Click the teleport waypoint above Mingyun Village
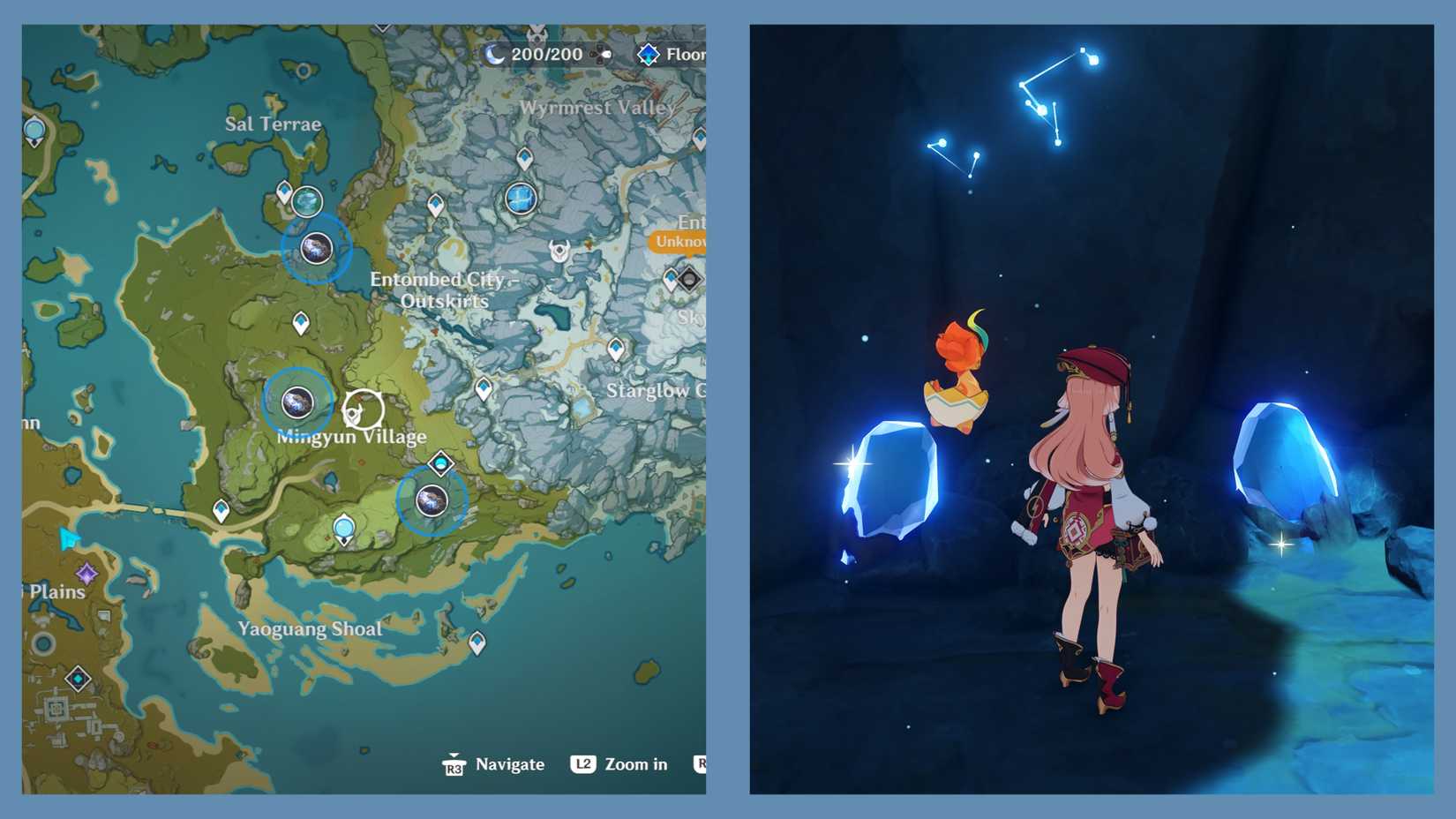Image resolution: width=1456 pixels, height=819 pixels. 302,322
